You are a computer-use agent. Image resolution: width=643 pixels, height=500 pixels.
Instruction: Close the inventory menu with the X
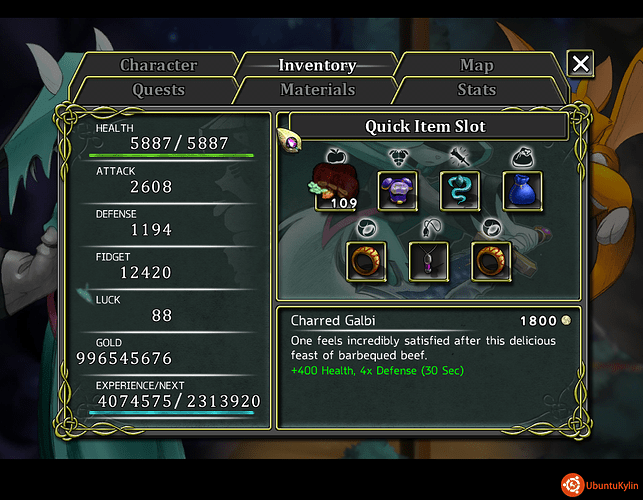[580, 66]
